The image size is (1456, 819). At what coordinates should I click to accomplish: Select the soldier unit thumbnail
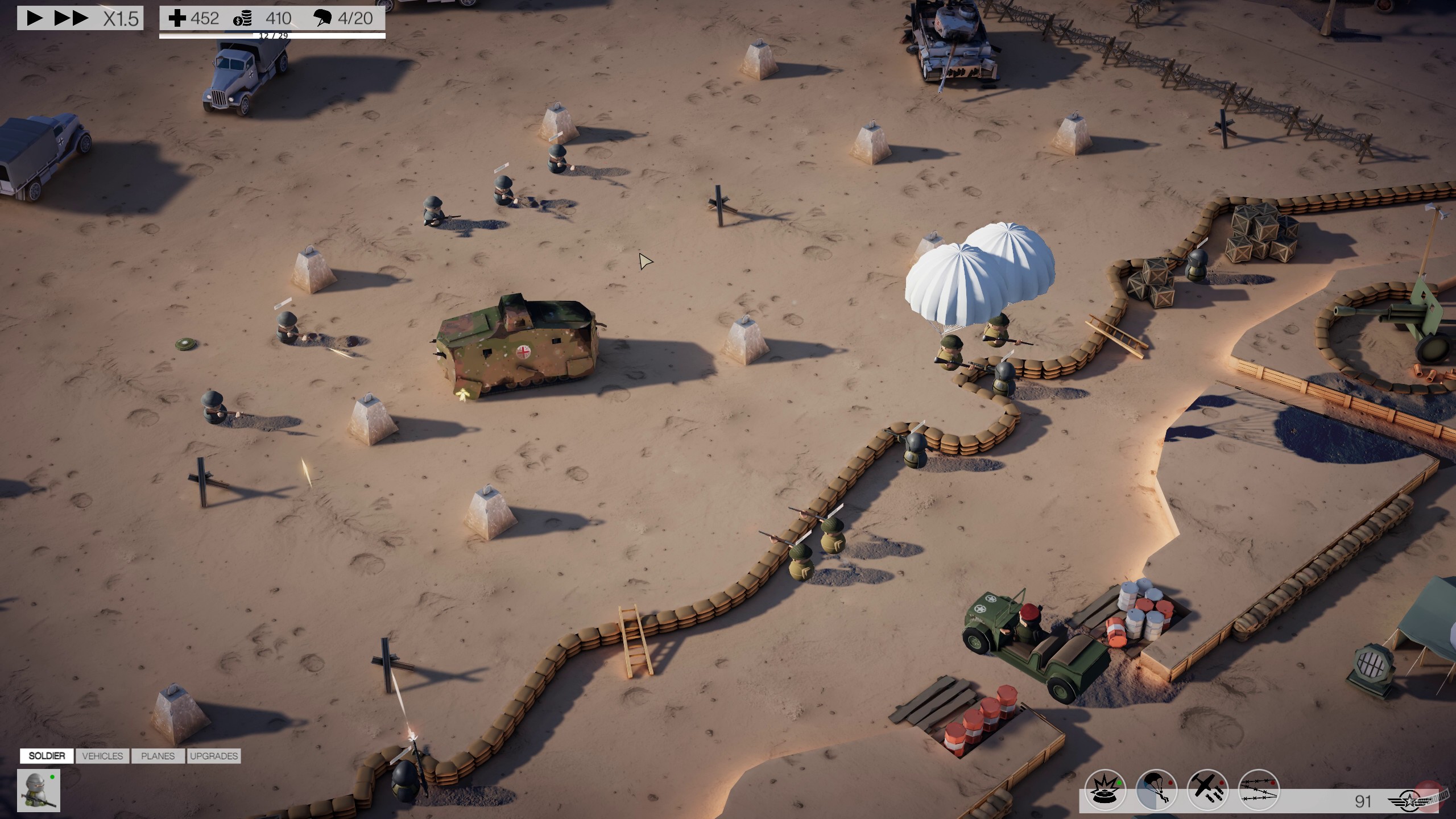pyautogui.click(x=38, y=791)
